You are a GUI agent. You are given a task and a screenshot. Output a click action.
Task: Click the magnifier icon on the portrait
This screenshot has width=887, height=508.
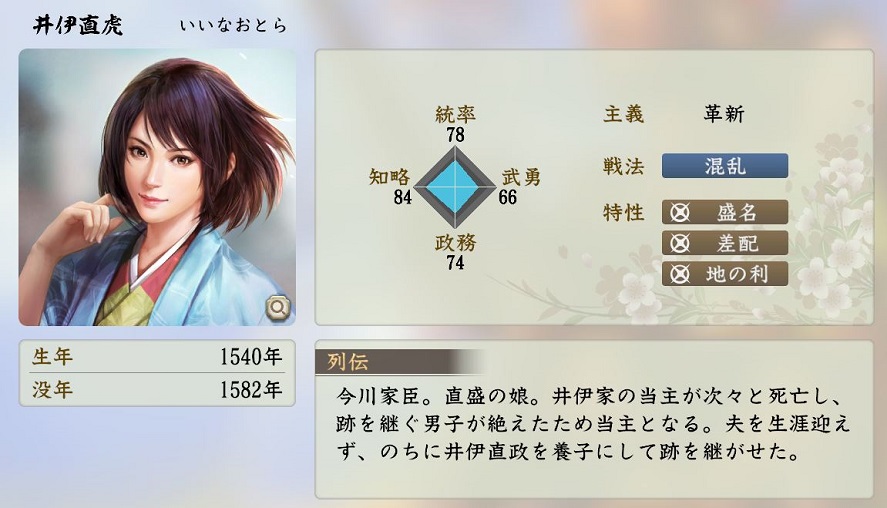(277, 307)
